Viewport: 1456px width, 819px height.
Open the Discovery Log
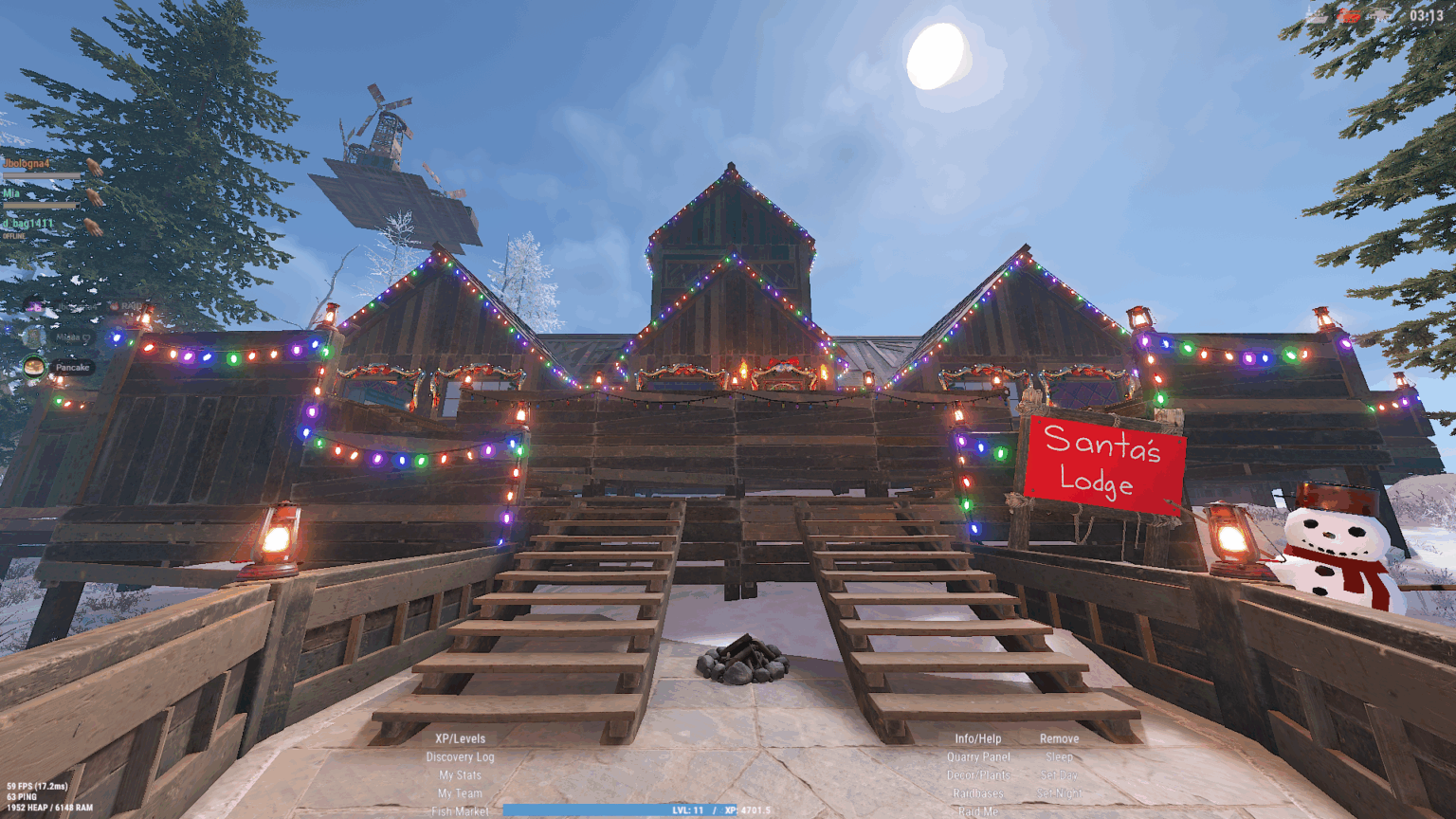pyautogui.click(x=461, y=756)
